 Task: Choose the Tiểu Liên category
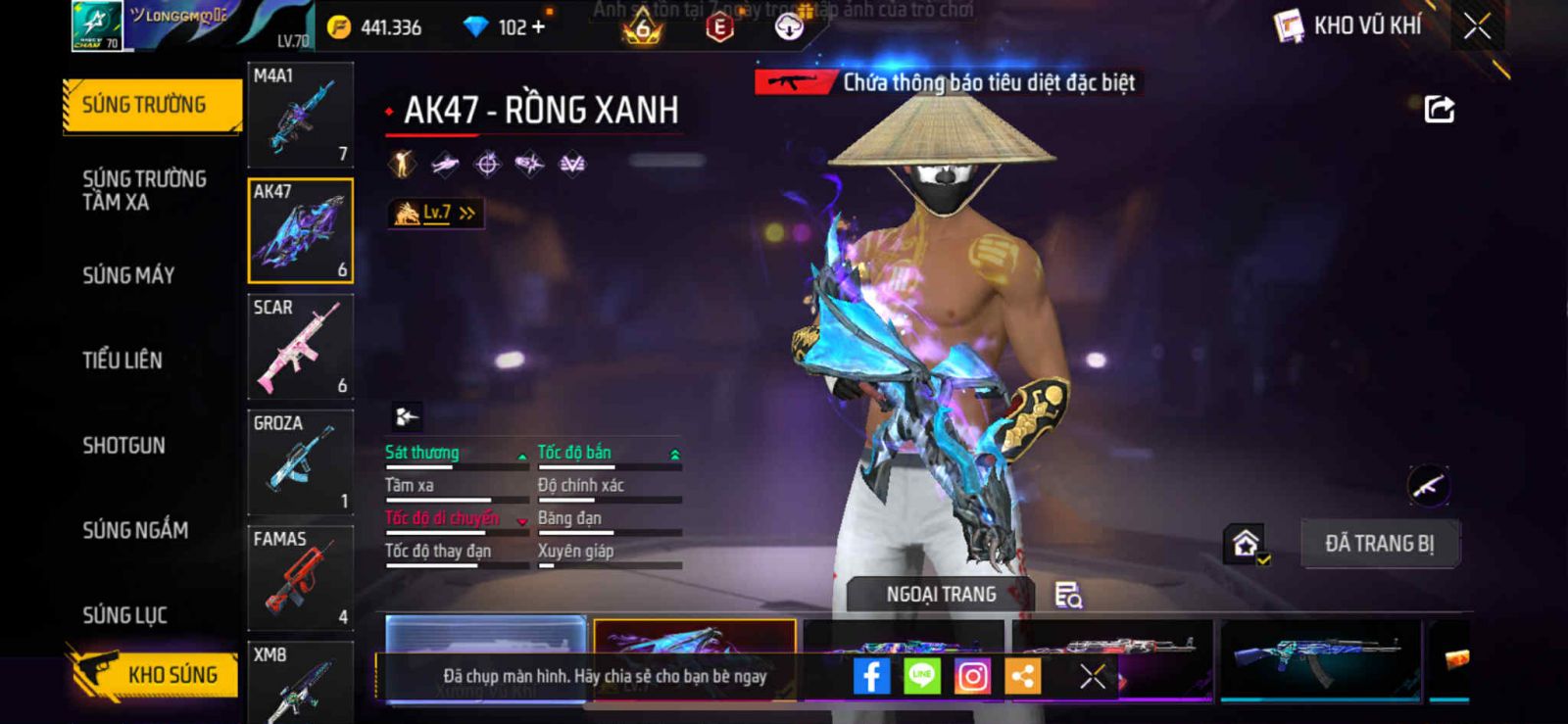(x=122, y=361)
